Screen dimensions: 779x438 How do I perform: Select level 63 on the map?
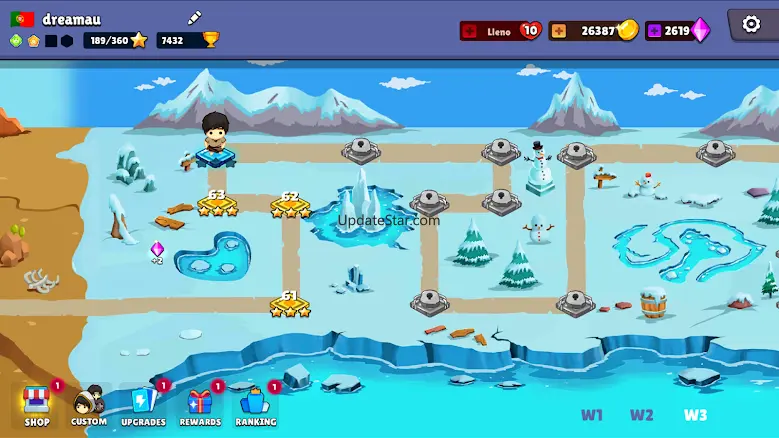coord(217,204)
